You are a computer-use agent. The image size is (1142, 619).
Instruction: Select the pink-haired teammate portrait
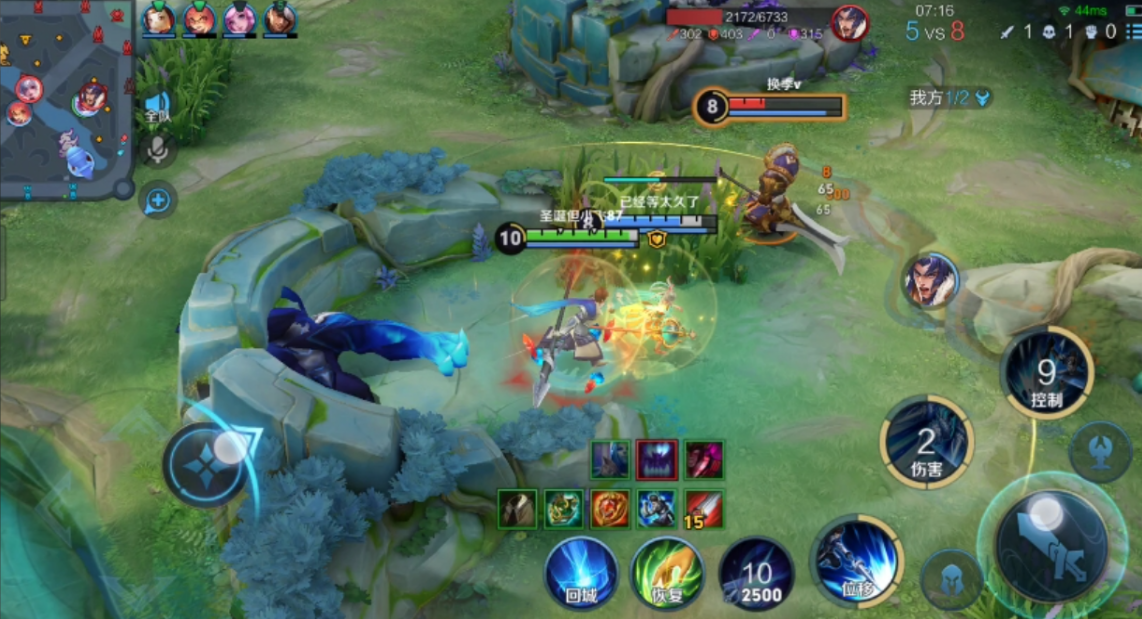[239, 19]
